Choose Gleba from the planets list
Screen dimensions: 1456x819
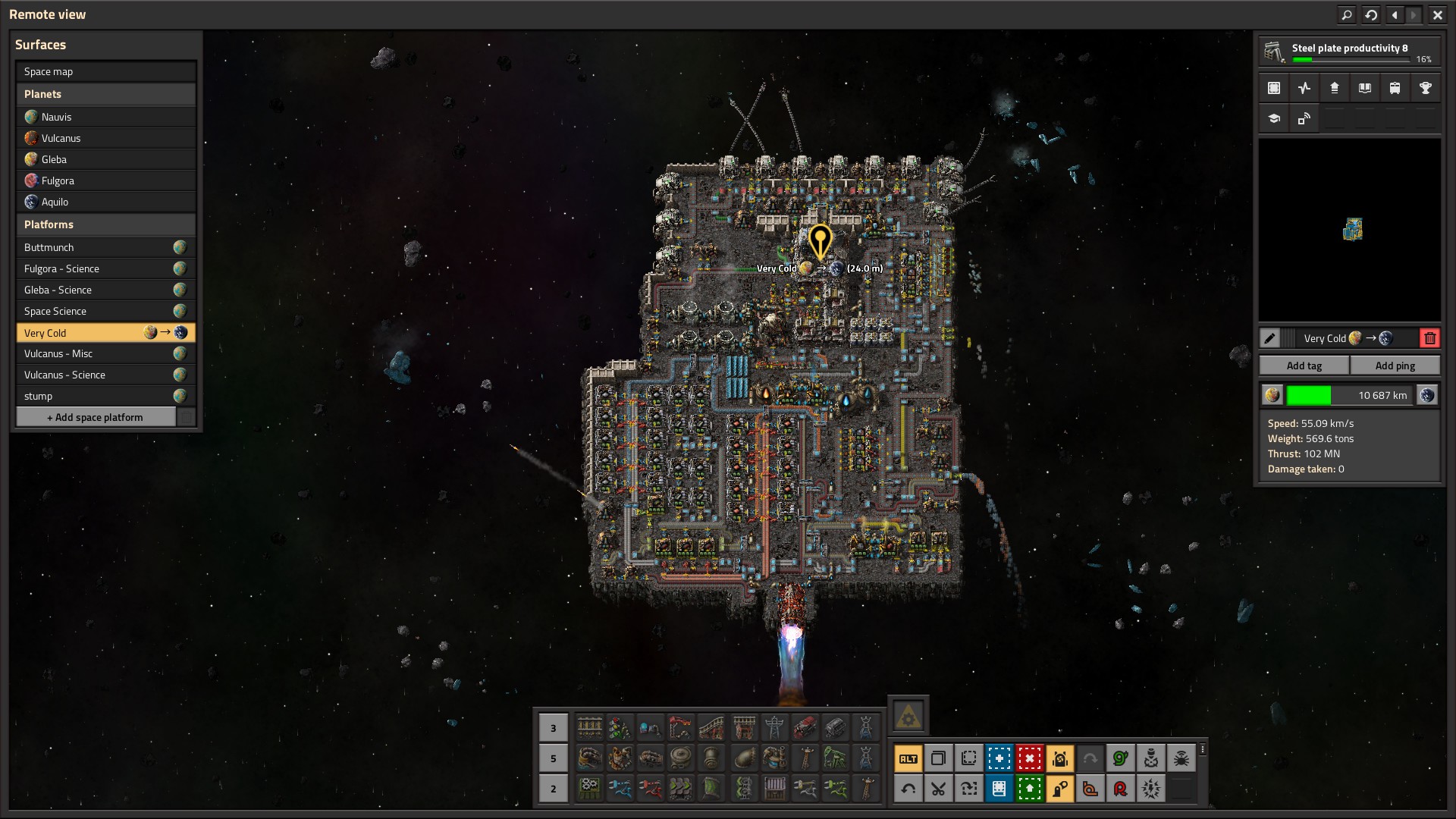coord(105,159)
